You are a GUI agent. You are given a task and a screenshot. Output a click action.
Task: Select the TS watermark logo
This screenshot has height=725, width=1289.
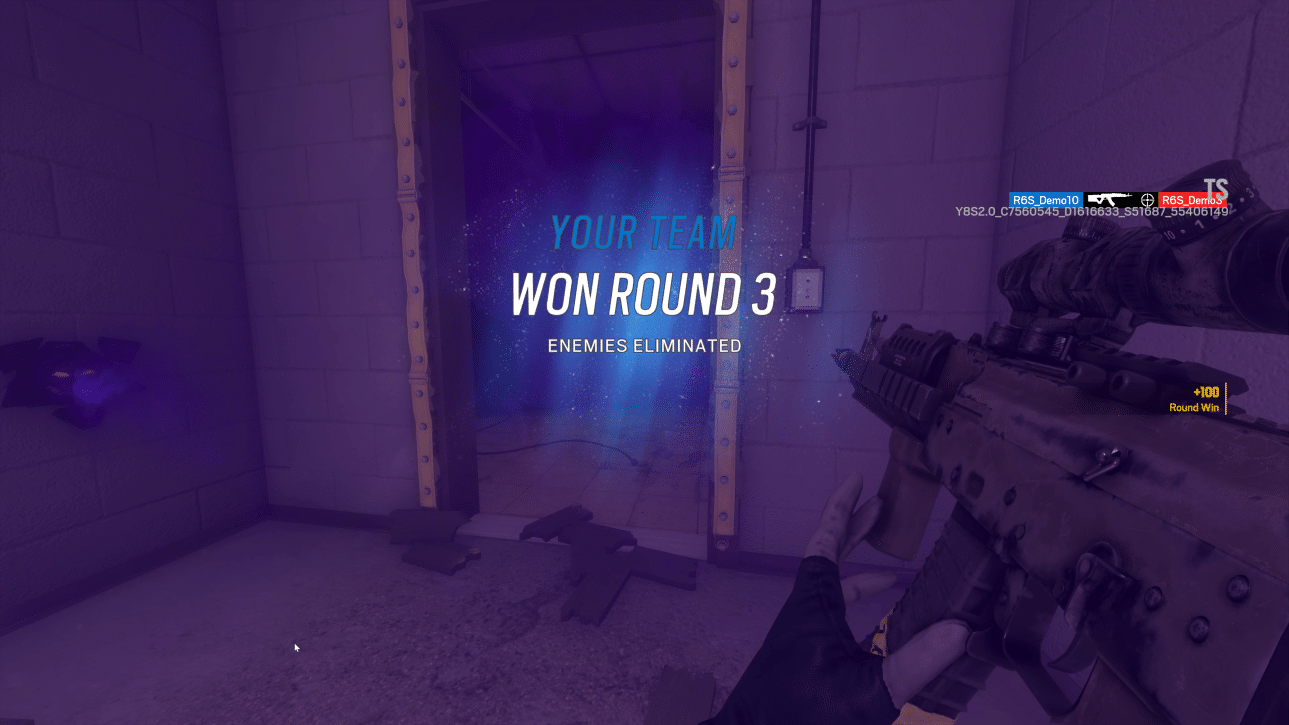1216,187
